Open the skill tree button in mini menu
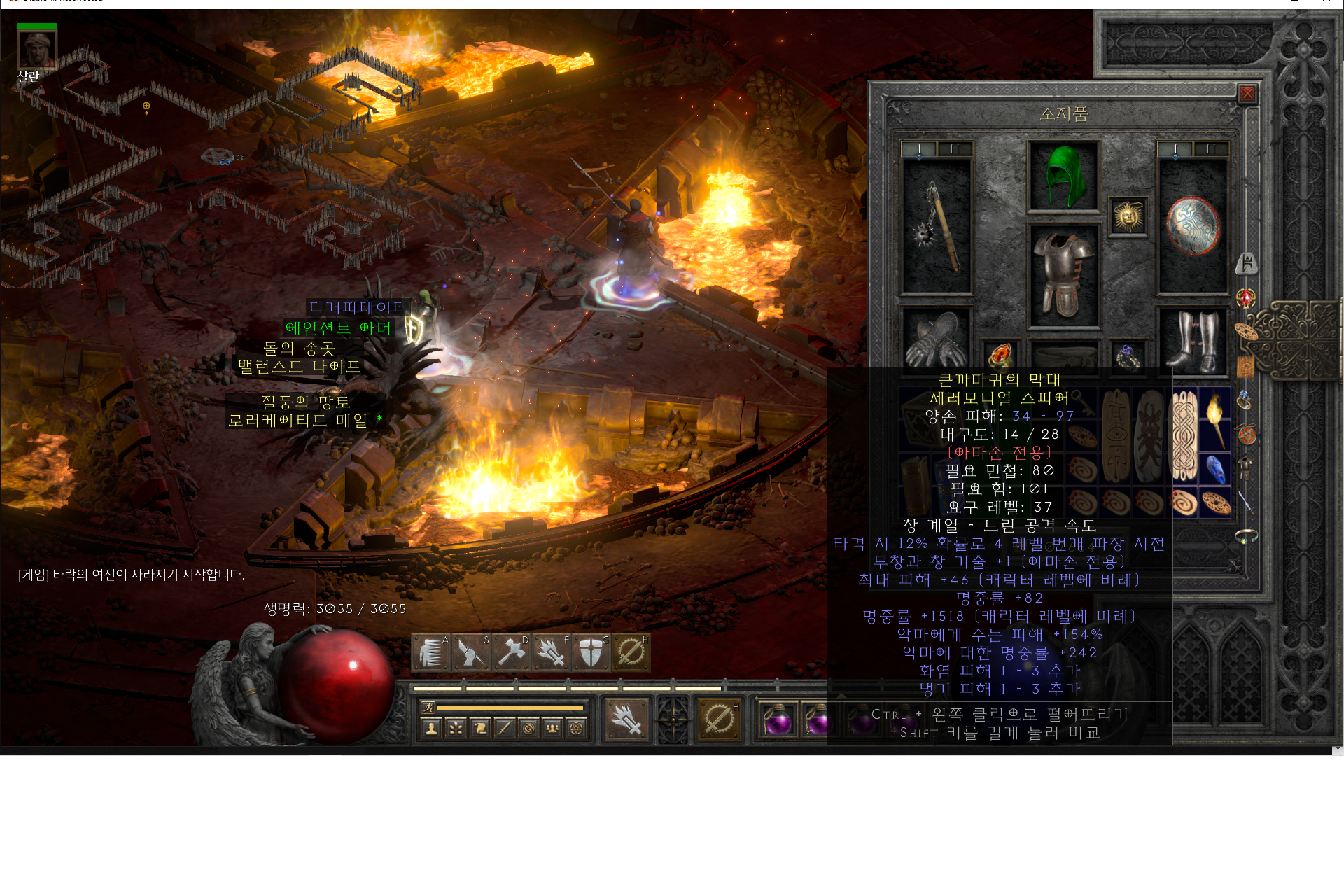The height and width of the screenshot is (896, 1344). point(456,729)
